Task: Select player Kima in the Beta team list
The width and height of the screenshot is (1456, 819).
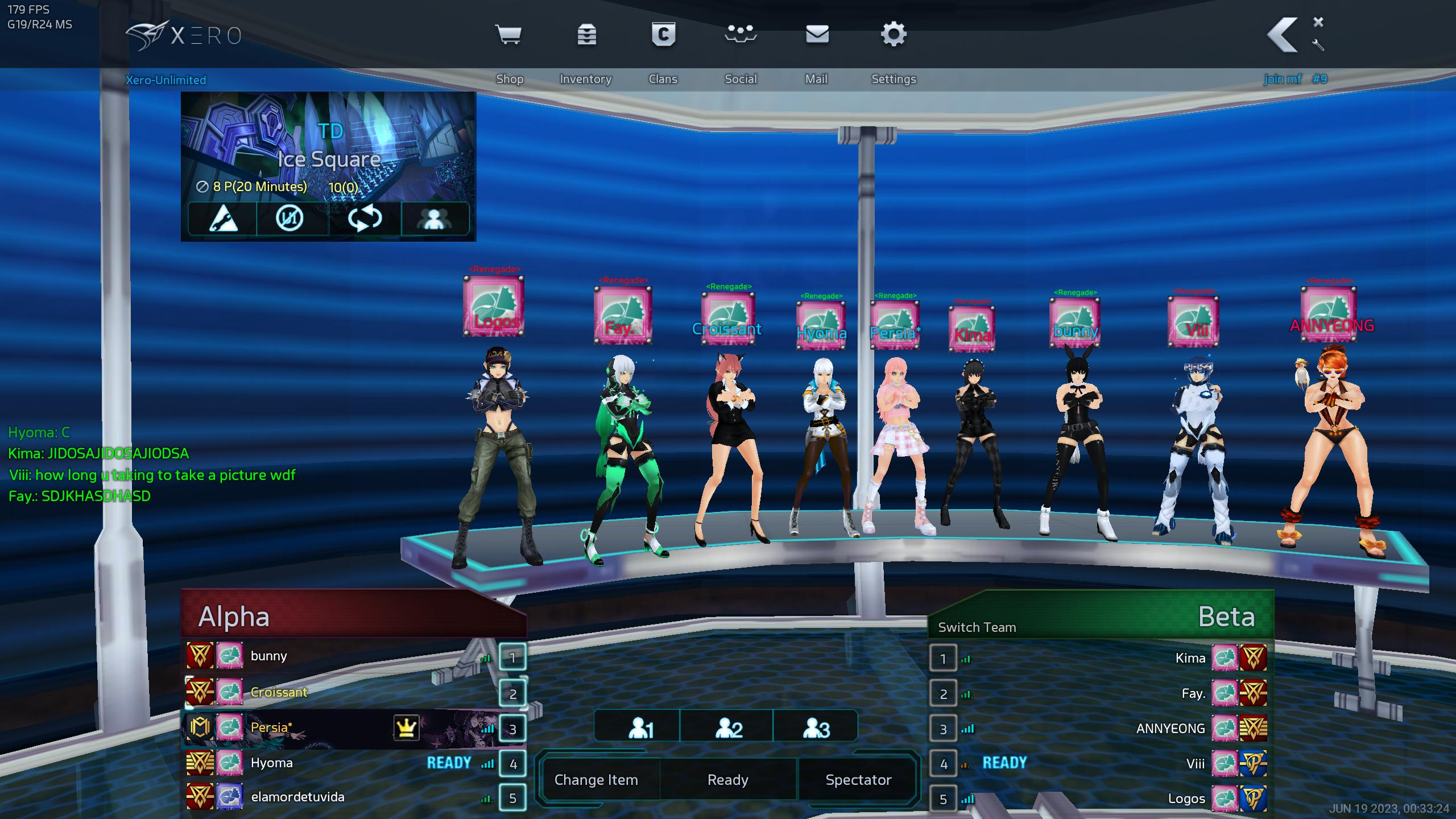Action: pos(1190,659)
